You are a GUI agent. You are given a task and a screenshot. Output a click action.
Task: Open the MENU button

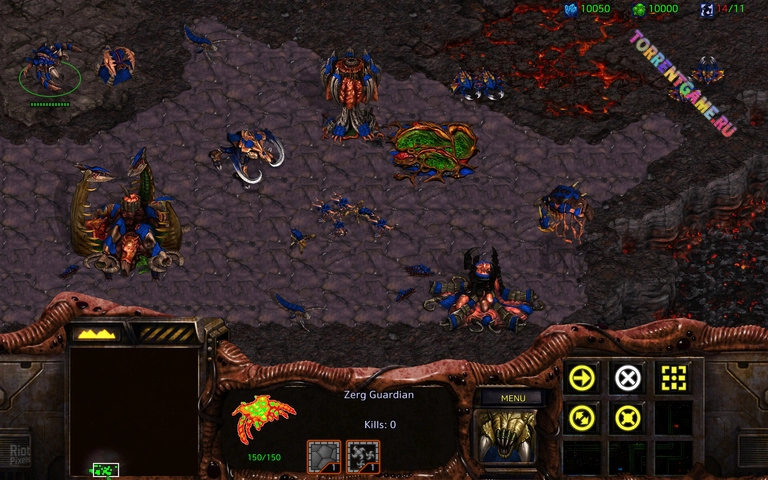tap(513, 397)
